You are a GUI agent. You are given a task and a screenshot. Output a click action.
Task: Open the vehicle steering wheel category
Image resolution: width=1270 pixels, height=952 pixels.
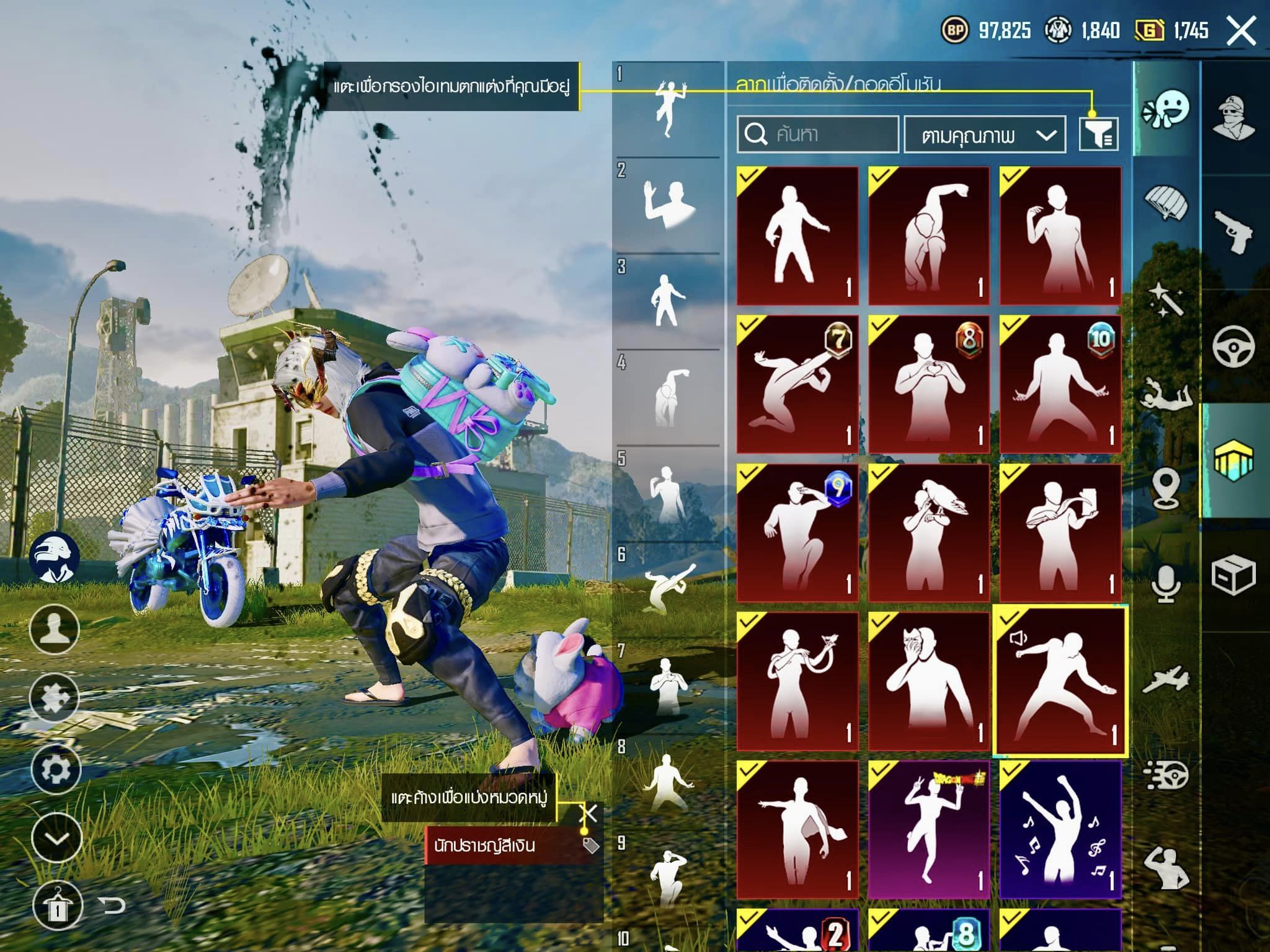tap(1233, 346)
